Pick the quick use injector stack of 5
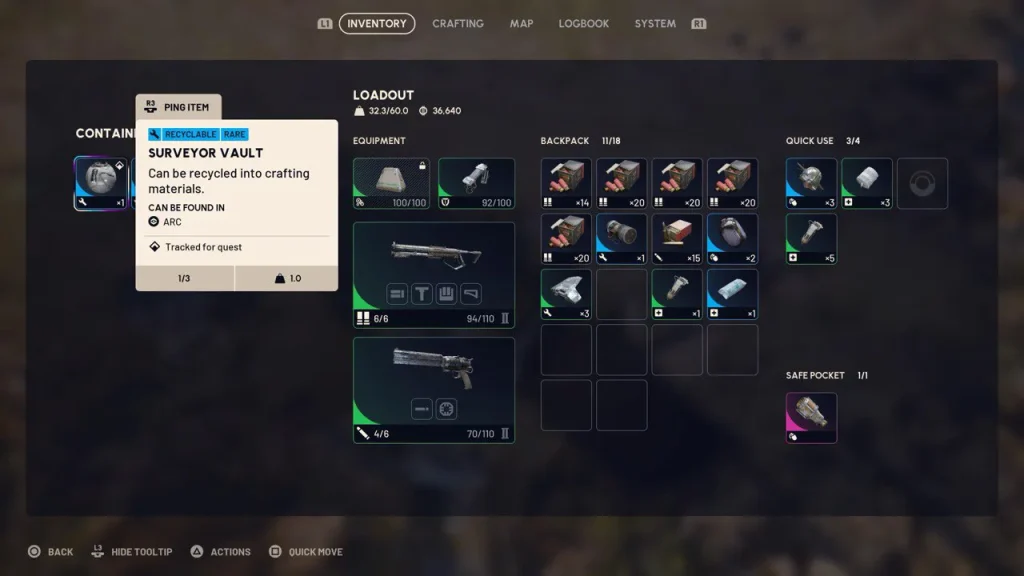This screenshot has width=1024, height=576. coord(811,239)
